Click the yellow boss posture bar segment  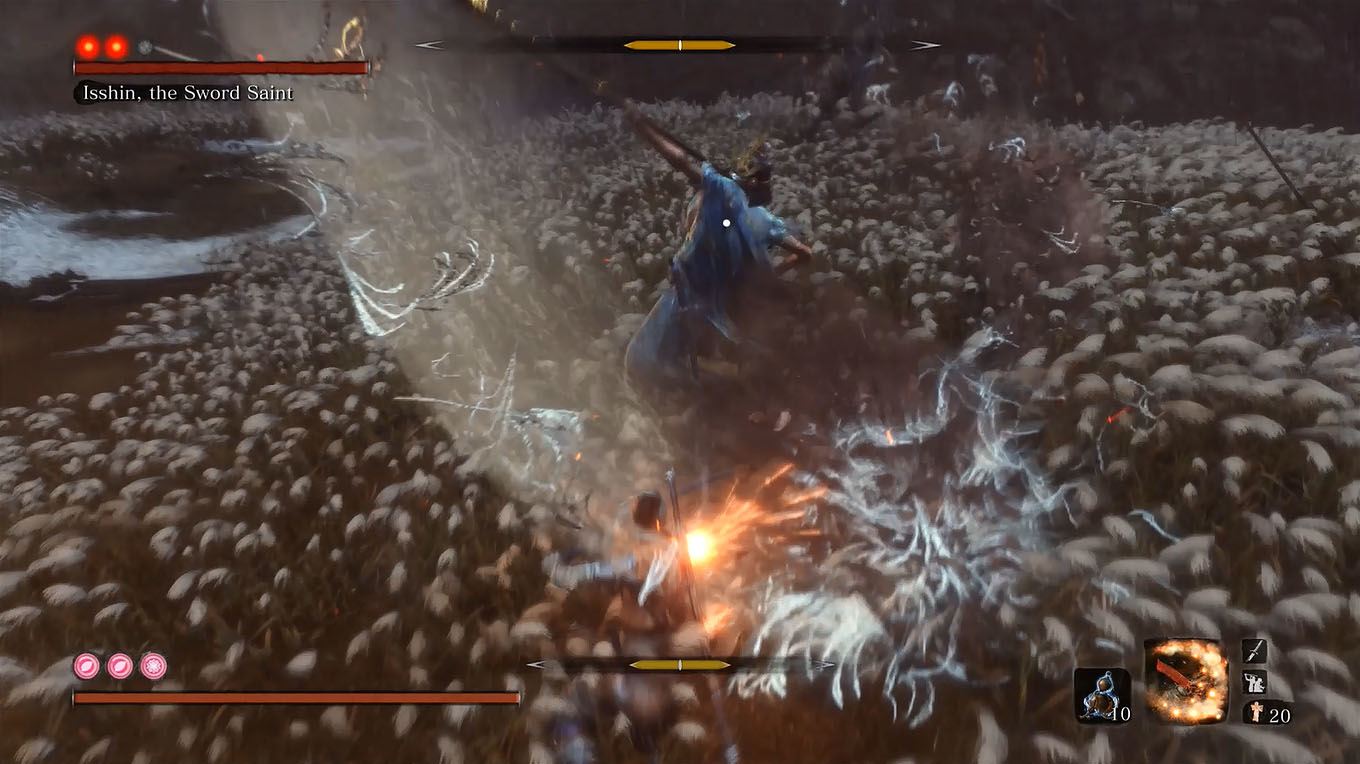[680, 44]
